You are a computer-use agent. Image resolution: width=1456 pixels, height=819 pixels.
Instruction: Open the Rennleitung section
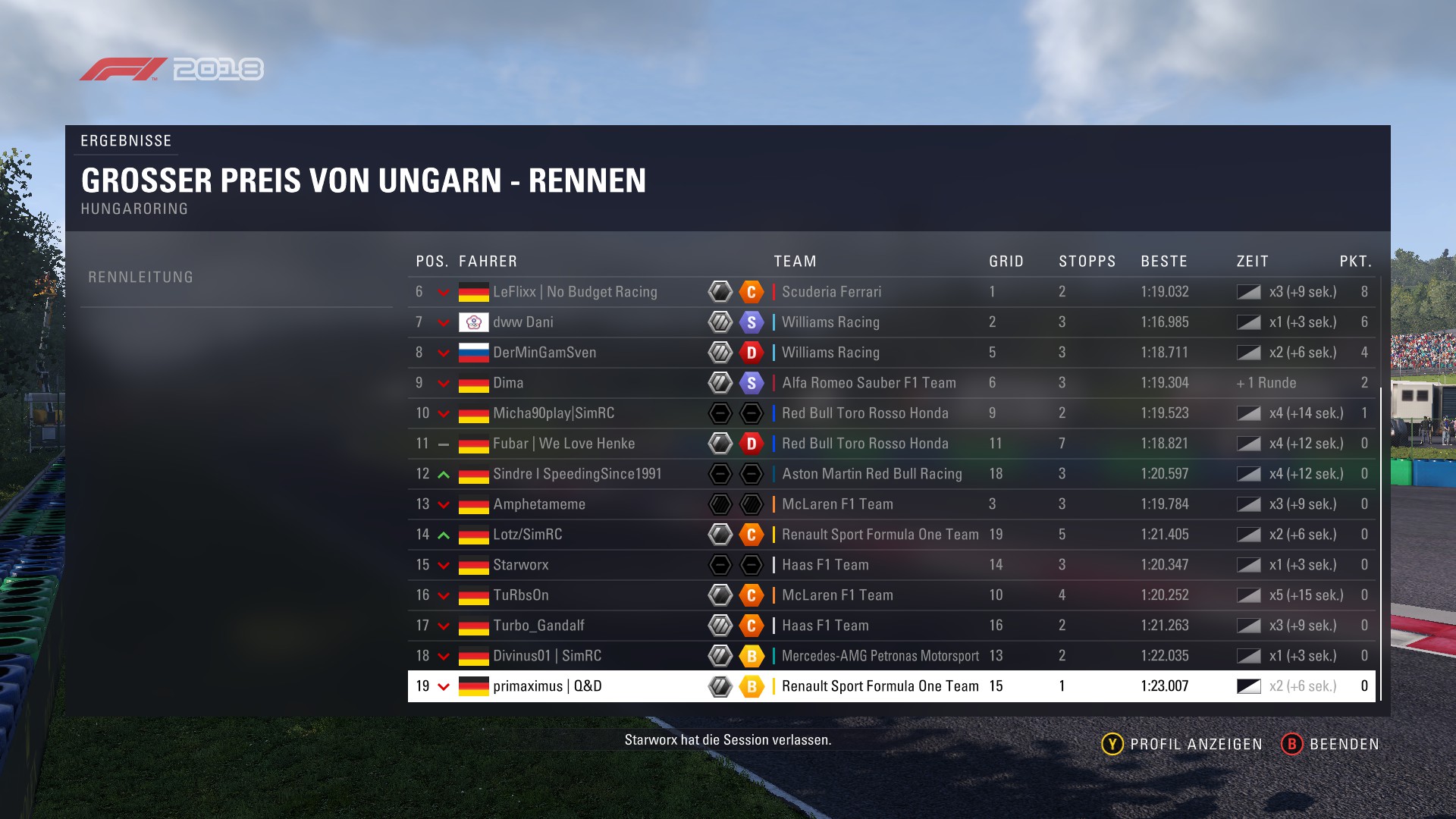(x=141, y=278)
